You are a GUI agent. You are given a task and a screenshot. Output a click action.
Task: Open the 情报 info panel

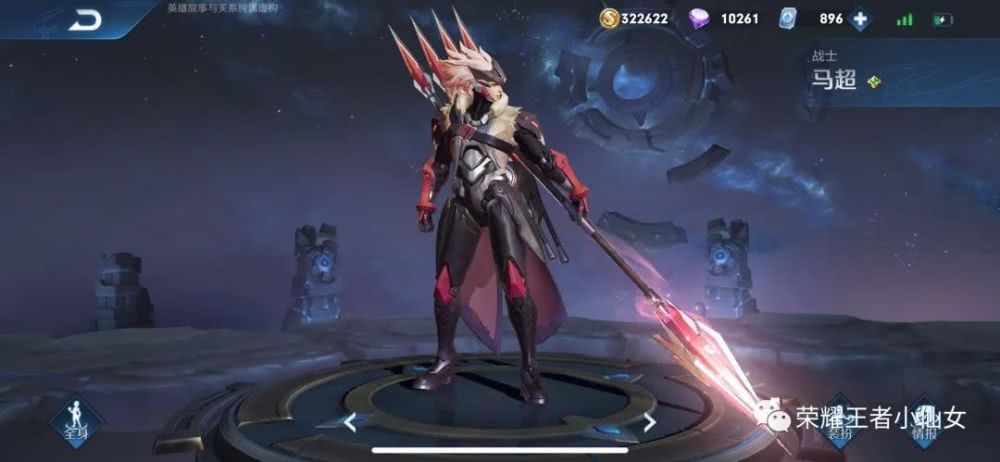pos(922,420)
